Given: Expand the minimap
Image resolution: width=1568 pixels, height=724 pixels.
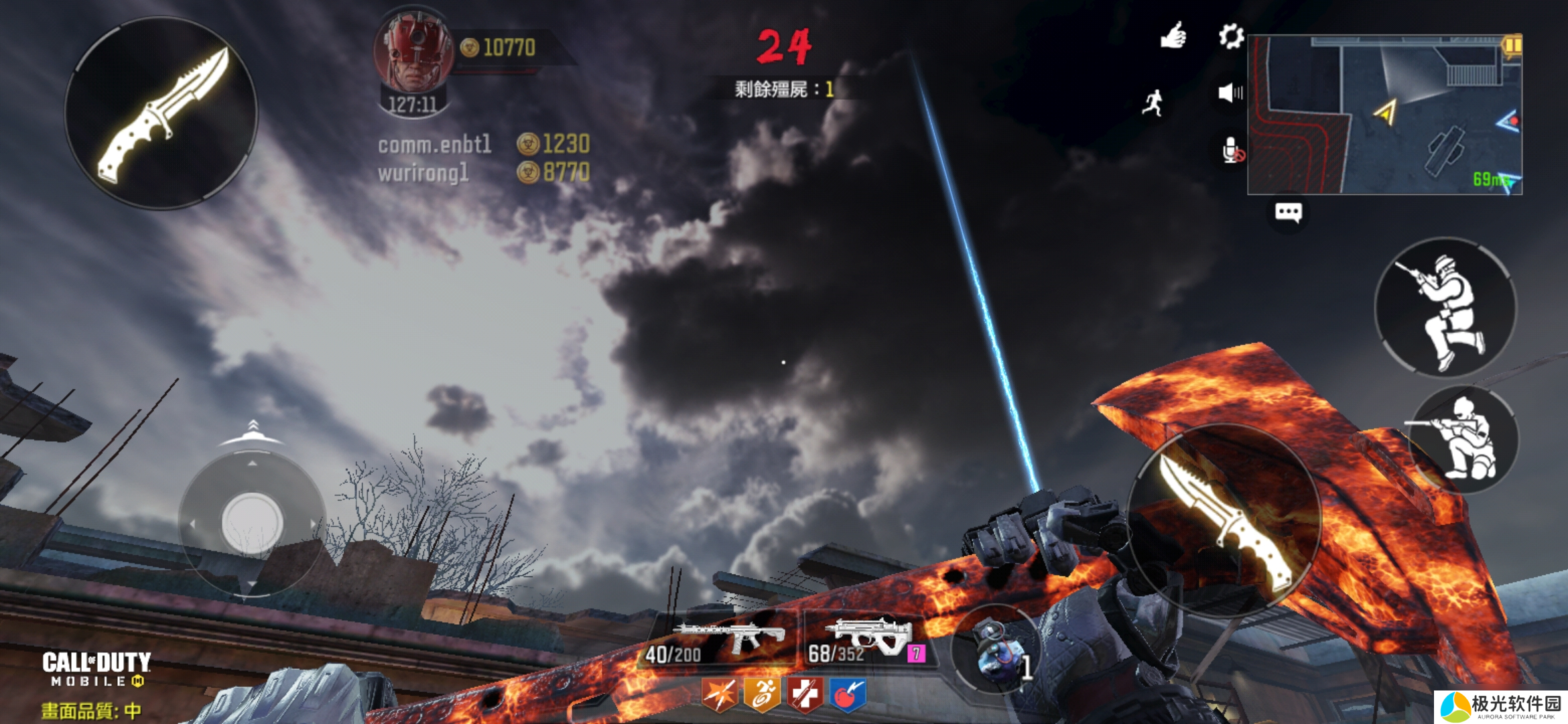Looking at the screenshot, I should [x=1384, y=115].
